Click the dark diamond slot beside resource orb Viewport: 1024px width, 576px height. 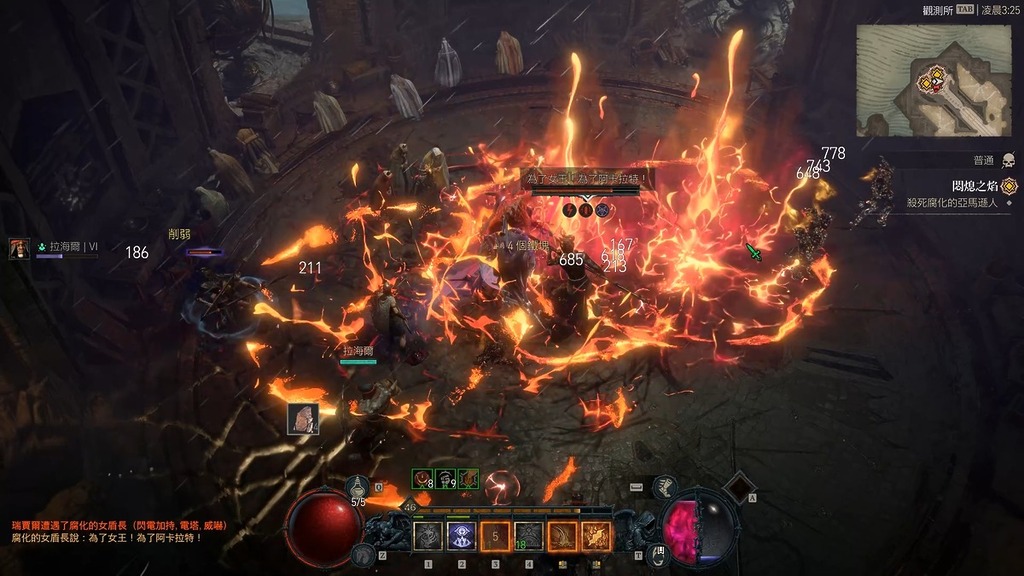[738, 487]
